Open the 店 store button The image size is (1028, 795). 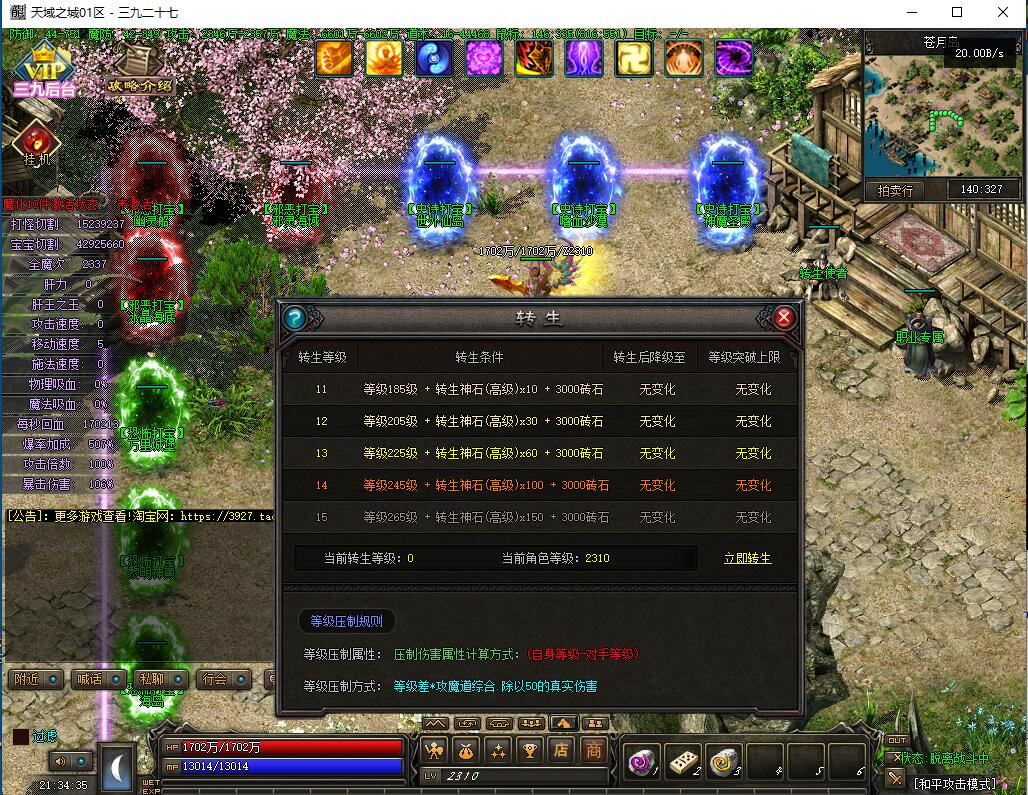(x=562, y=750)
